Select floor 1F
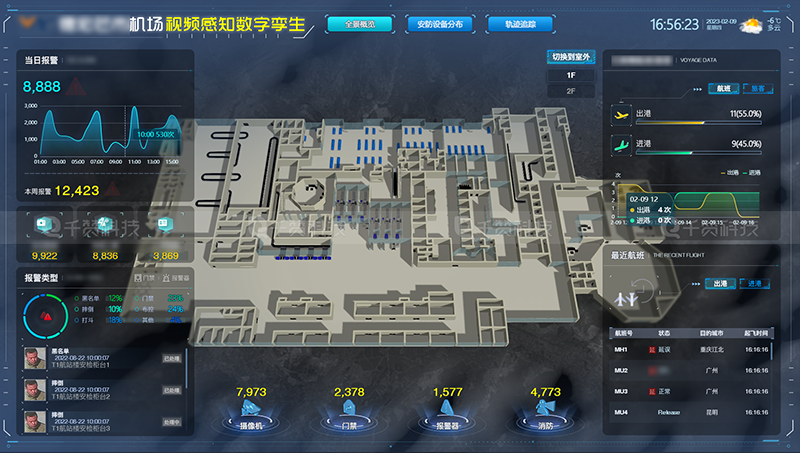 (x=572, y=75)
